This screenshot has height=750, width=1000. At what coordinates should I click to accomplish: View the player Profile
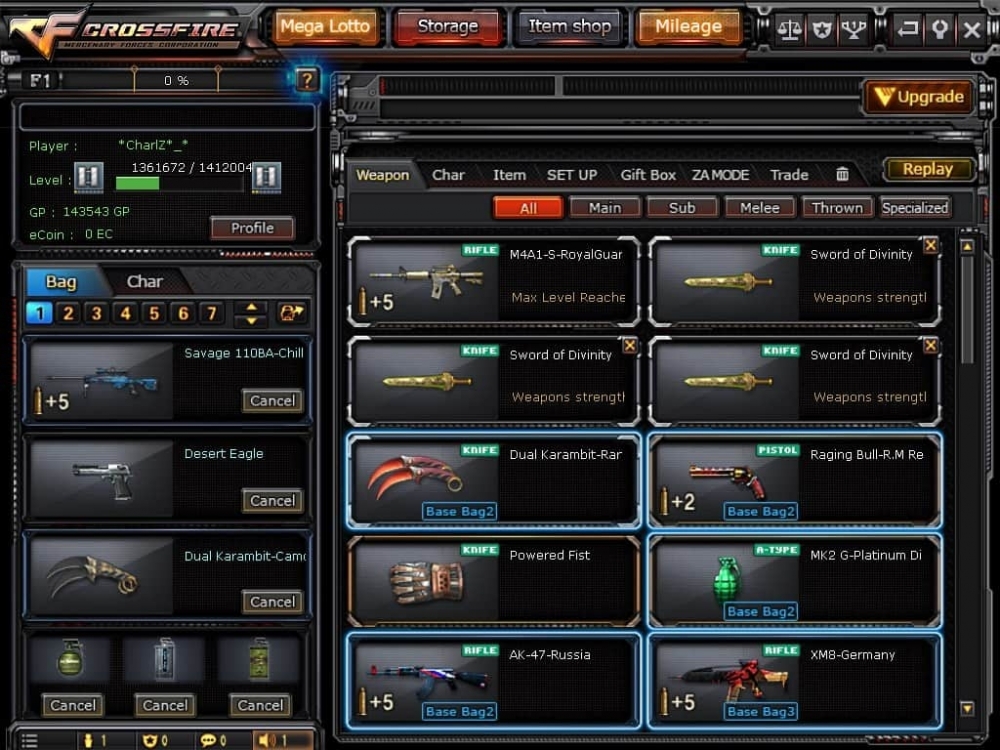coord(252,228)
